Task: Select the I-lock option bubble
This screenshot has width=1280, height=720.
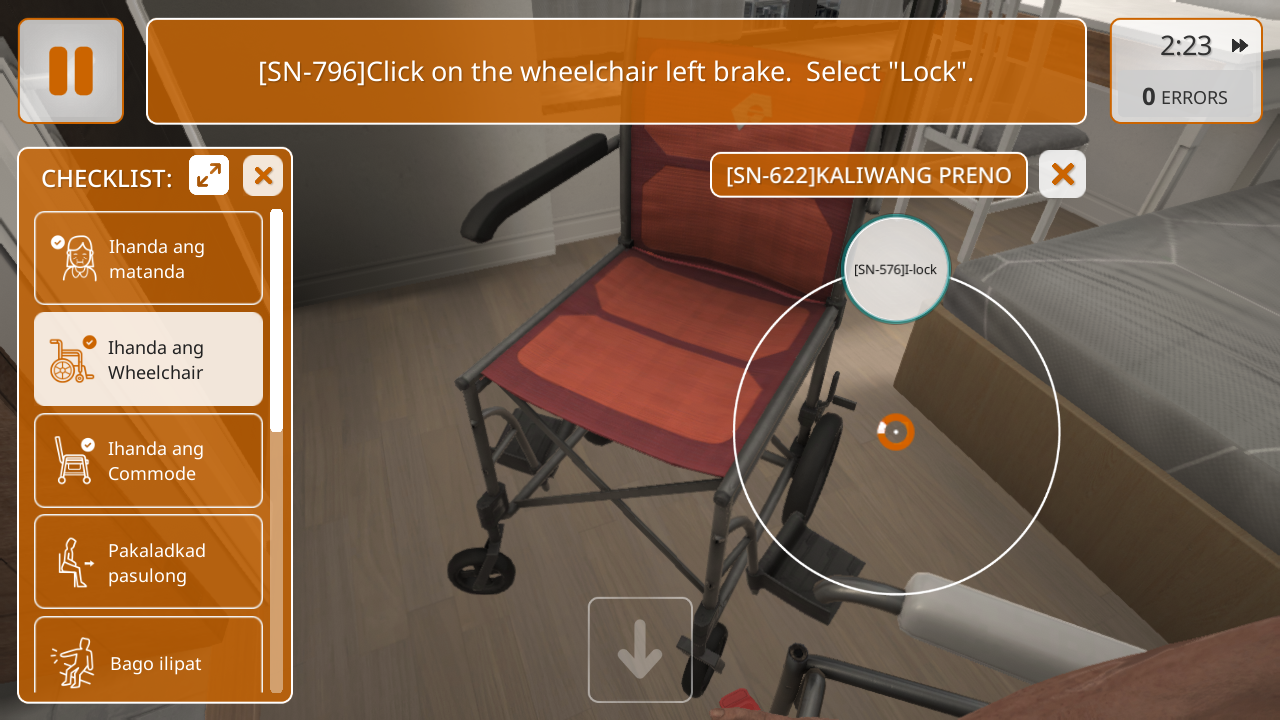Action: [x=895, y=269]
